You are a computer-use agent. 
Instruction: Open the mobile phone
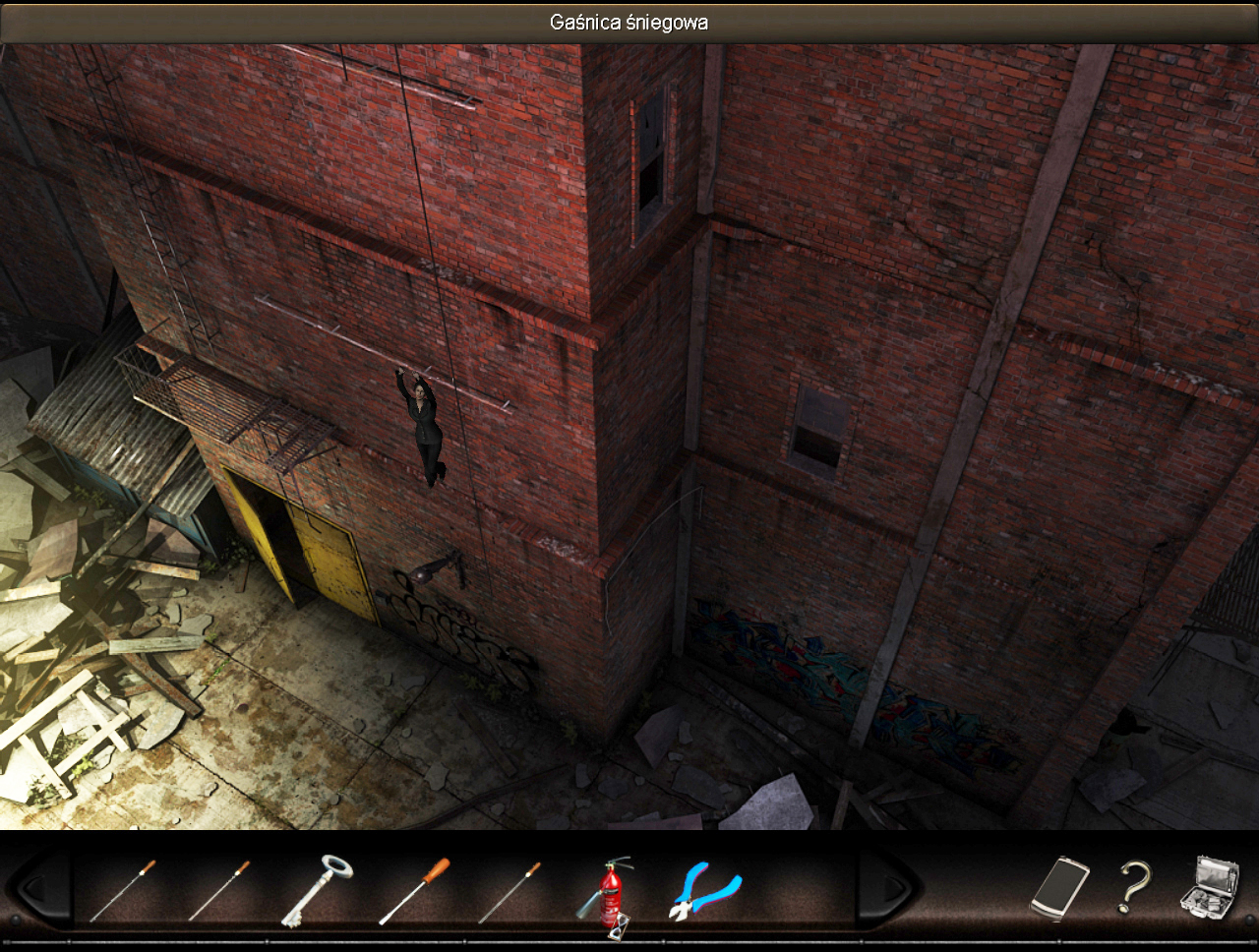click(x=1059, y=888)
